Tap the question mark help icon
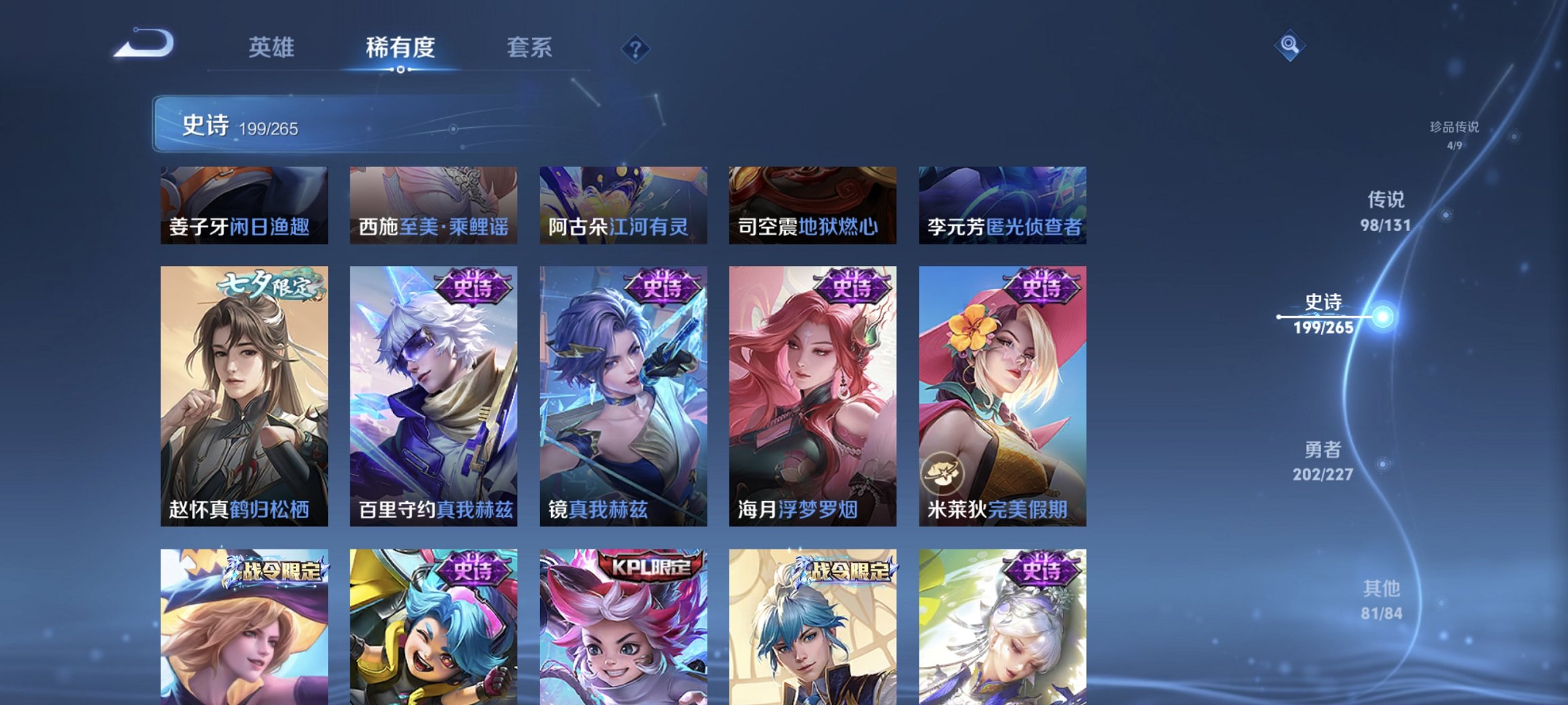Image resolution: width=1568 pixels, height=705 pixels. click(x=634, y=48)
